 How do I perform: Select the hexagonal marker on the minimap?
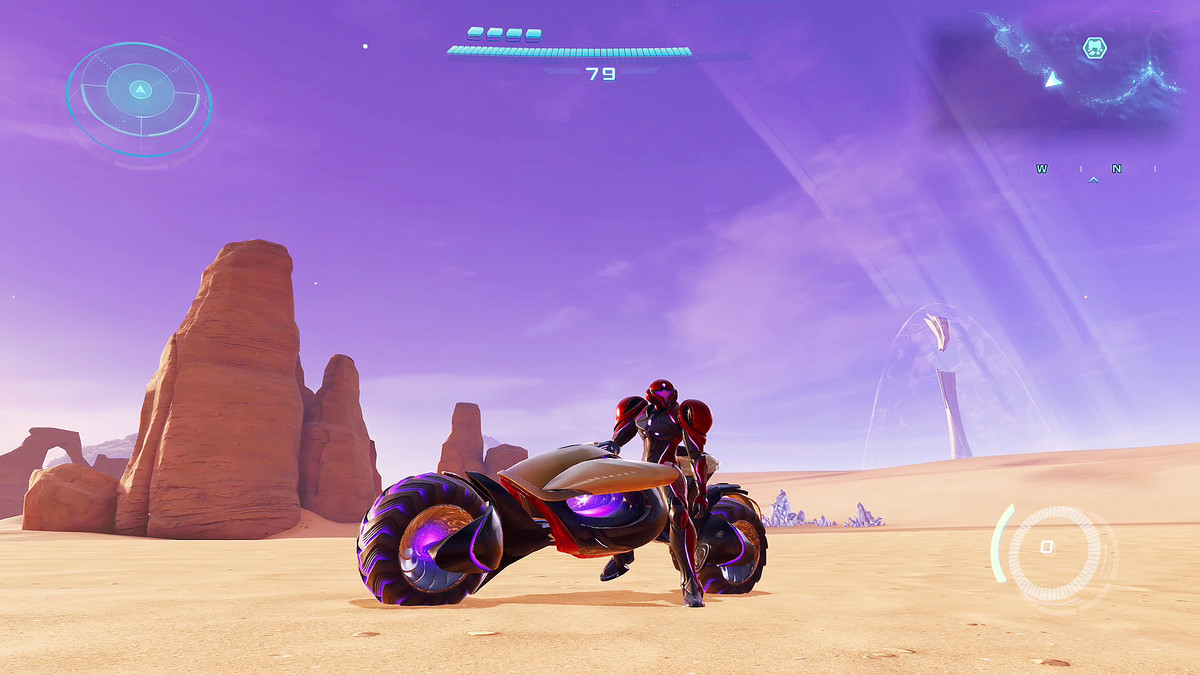pos(1095,48)
